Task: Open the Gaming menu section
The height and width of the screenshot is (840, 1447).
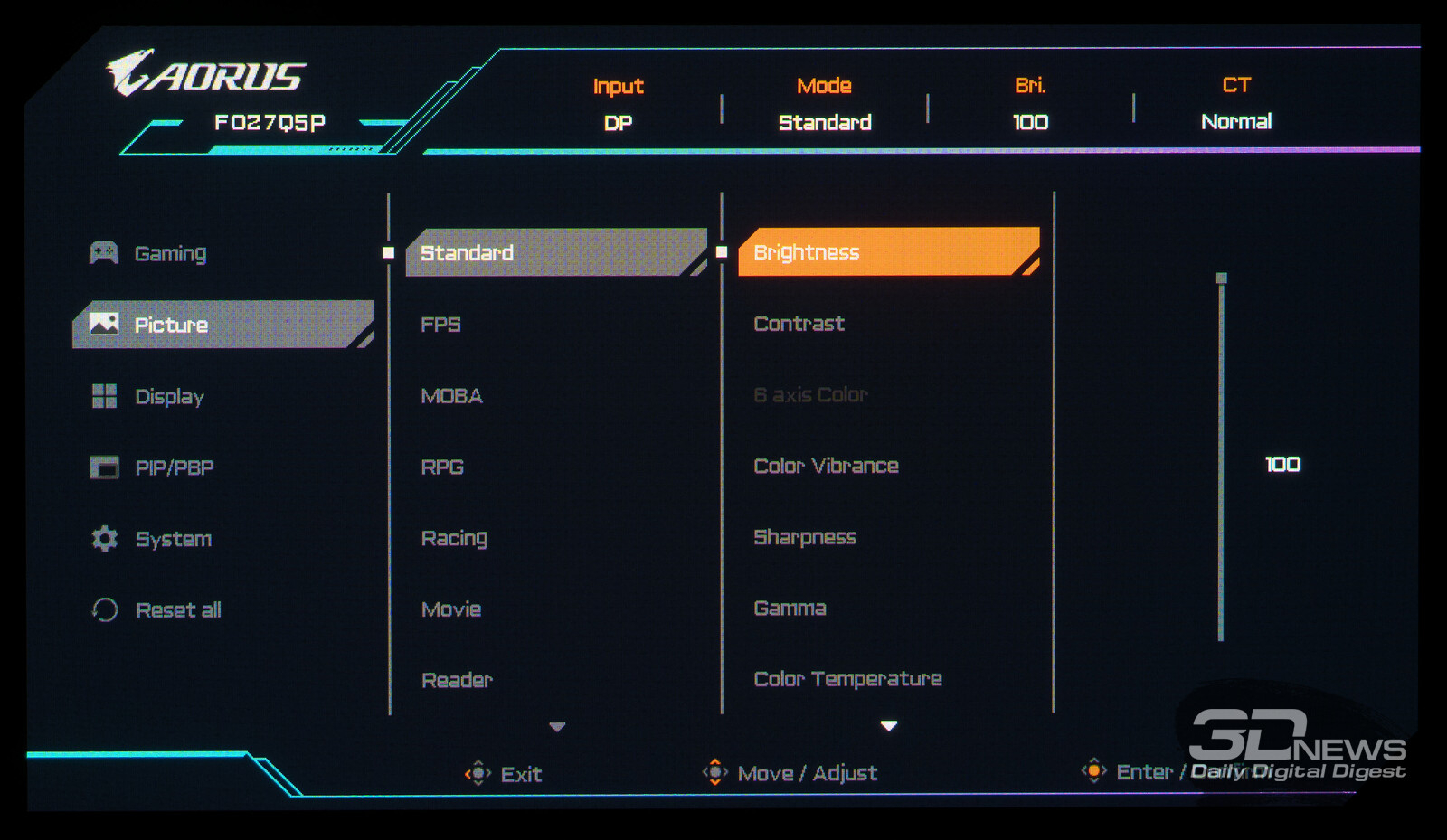Action: tap(170, 253)
